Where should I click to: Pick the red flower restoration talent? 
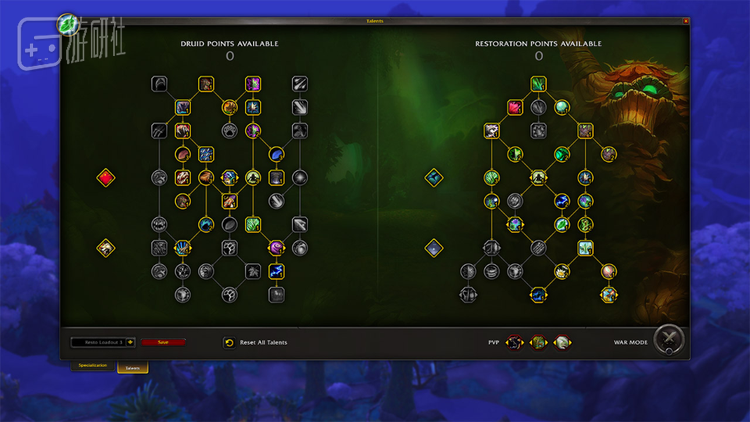coord(516,107)
